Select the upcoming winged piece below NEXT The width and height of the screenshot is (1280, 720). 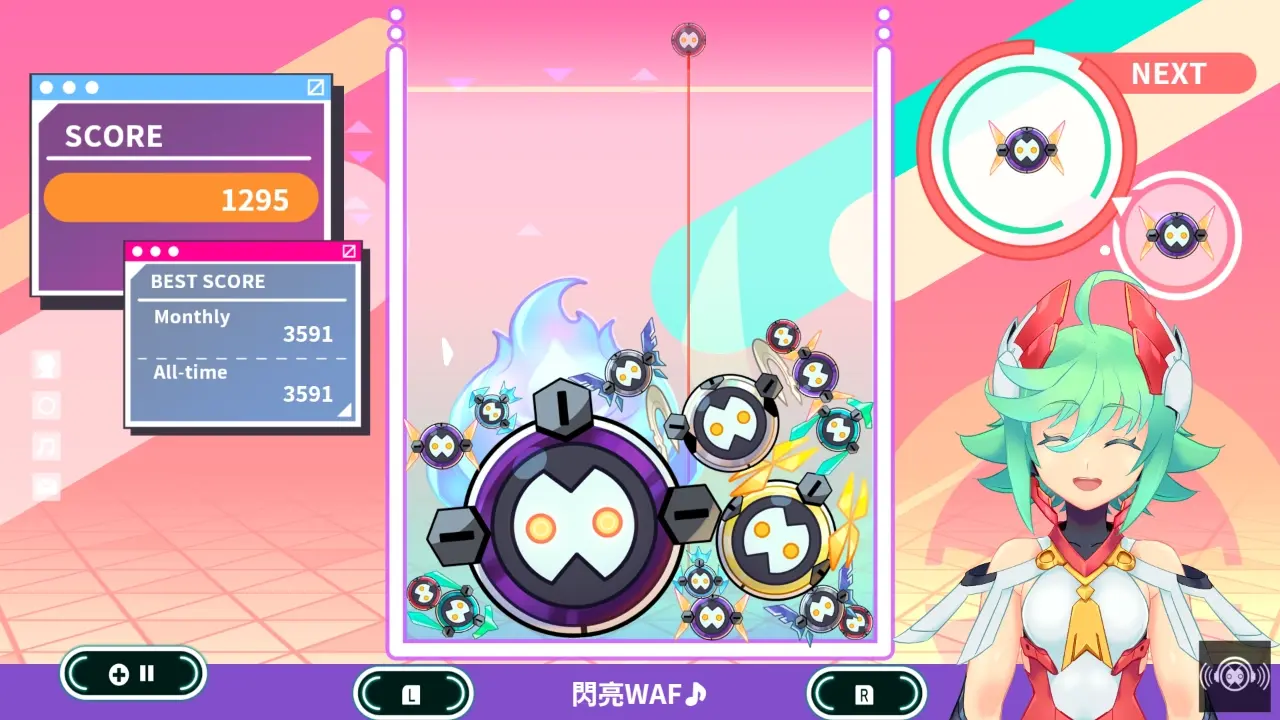1177,233
